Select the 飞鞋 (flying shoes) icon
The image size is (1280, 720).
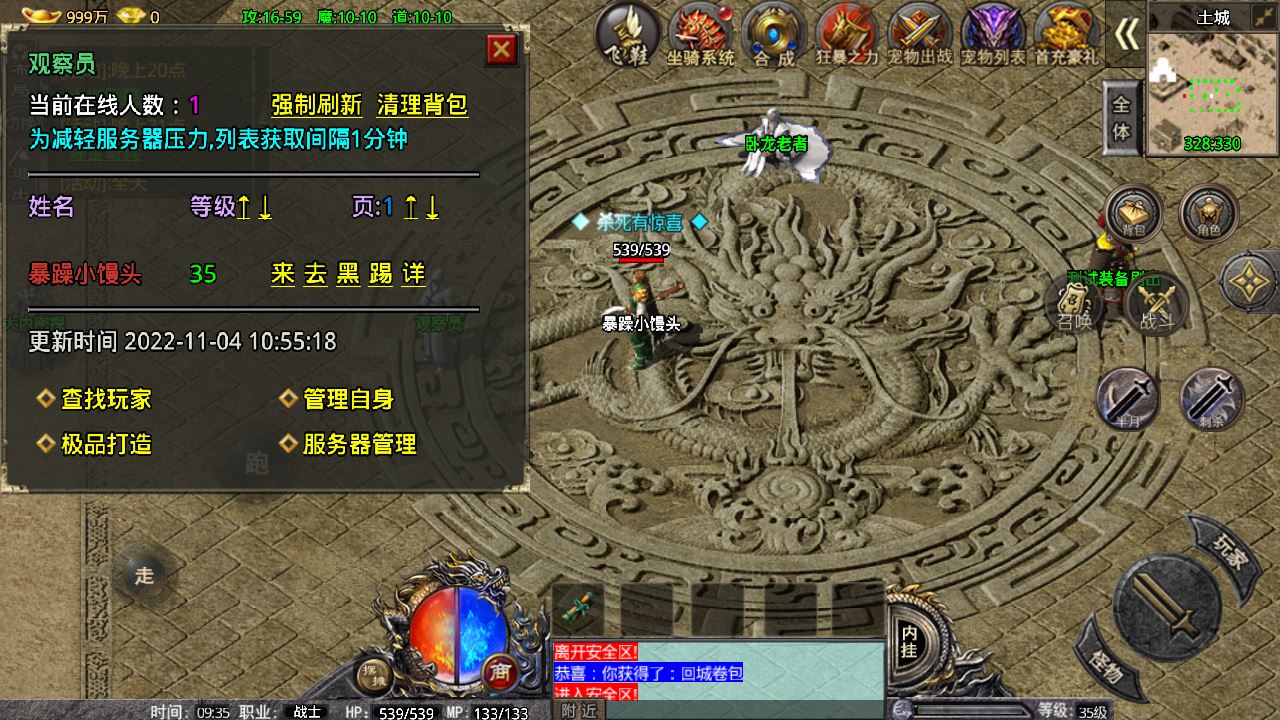click(630, 35)
